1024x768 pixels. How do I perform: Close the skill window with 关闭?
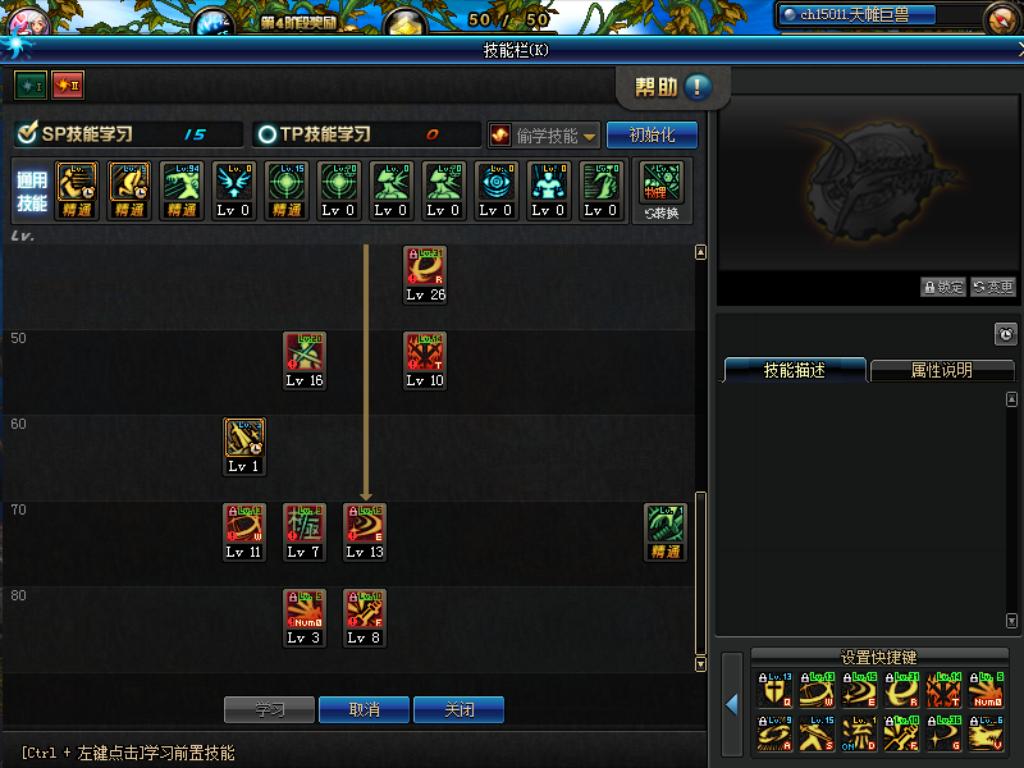pos(459,710)
